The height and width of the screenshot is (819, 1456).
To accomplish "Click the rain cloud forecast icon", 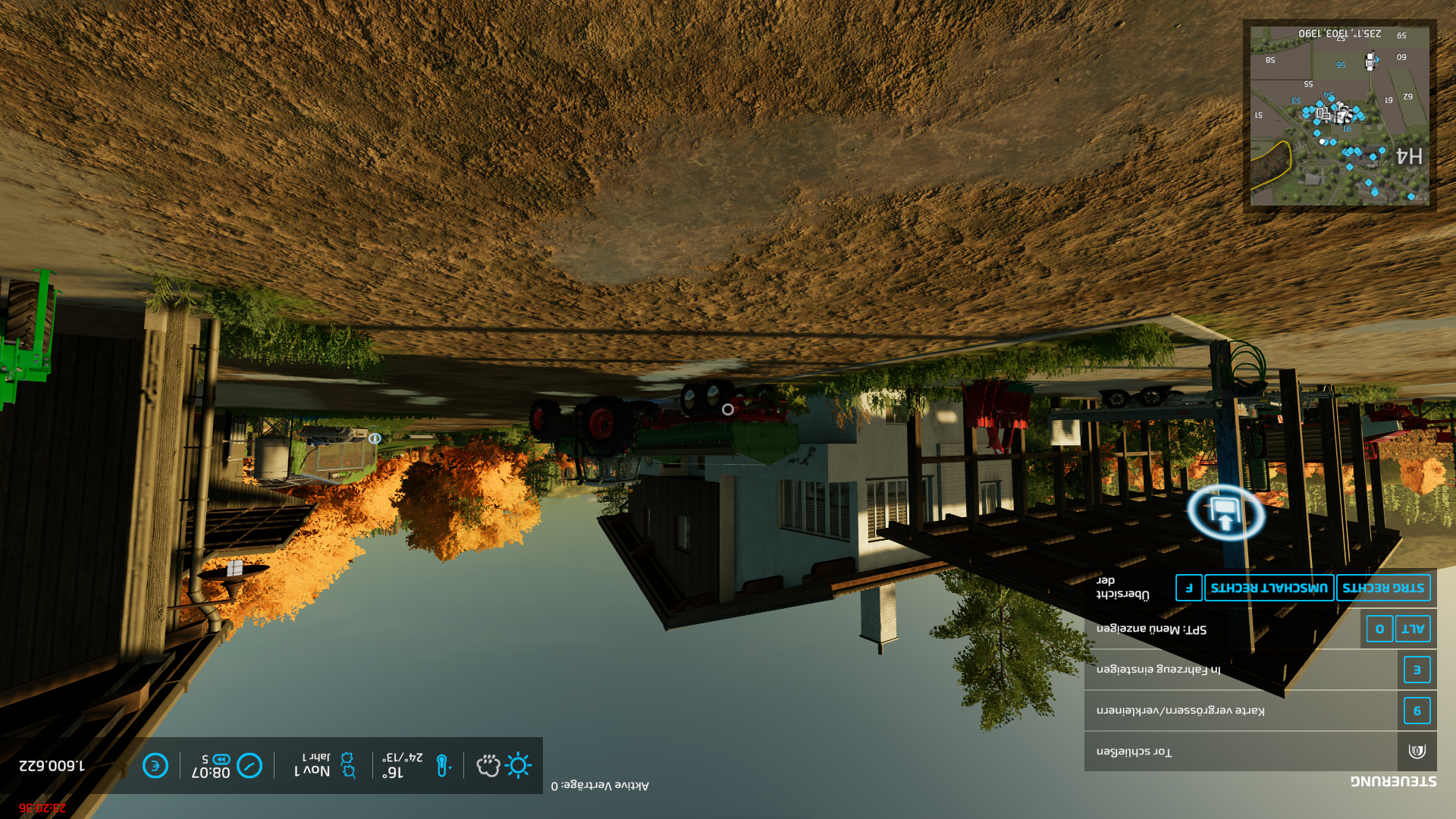I will (488, 765).
